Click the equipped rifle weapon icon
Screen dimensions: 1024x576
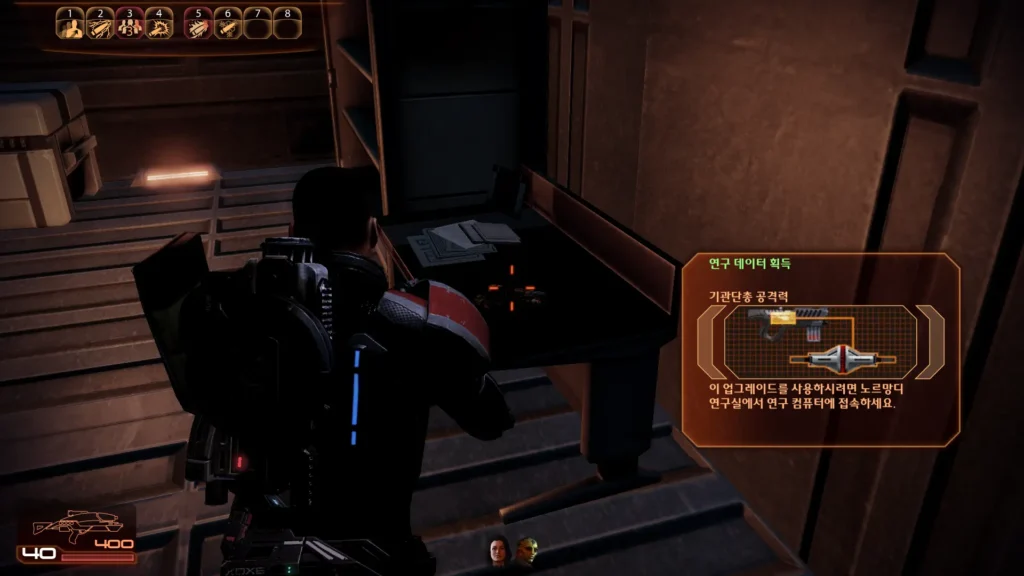point(60,525)
